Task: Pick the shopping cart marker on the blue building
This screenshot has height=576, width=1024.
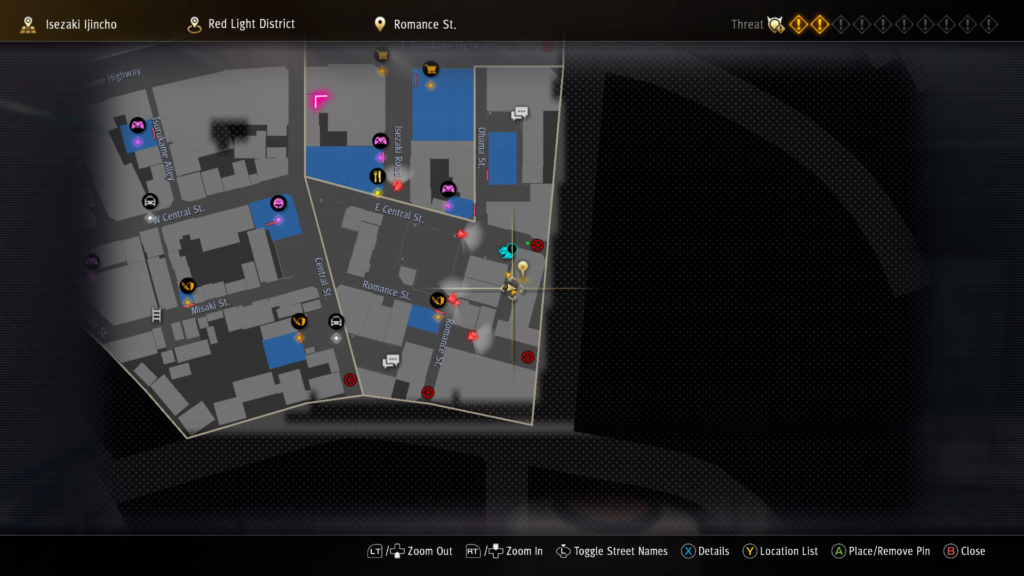Action: coord(431,69)
